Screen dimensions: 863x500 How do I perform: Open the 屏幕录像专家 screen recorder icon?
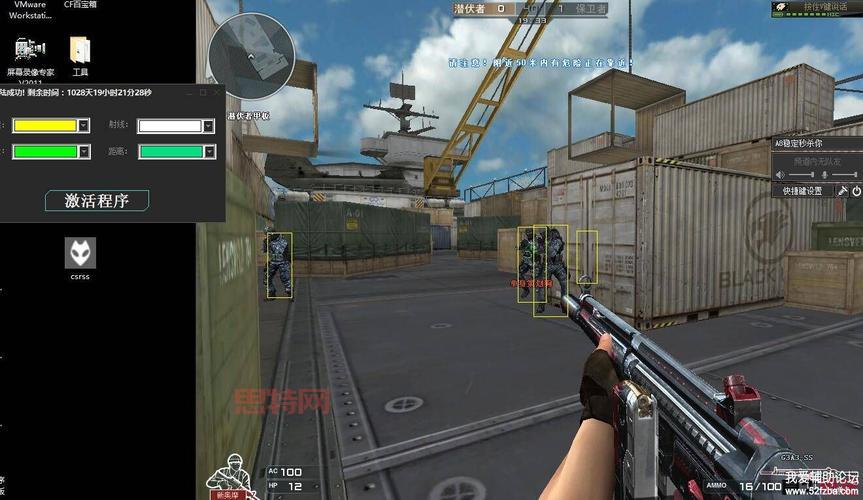coord(31,57)
